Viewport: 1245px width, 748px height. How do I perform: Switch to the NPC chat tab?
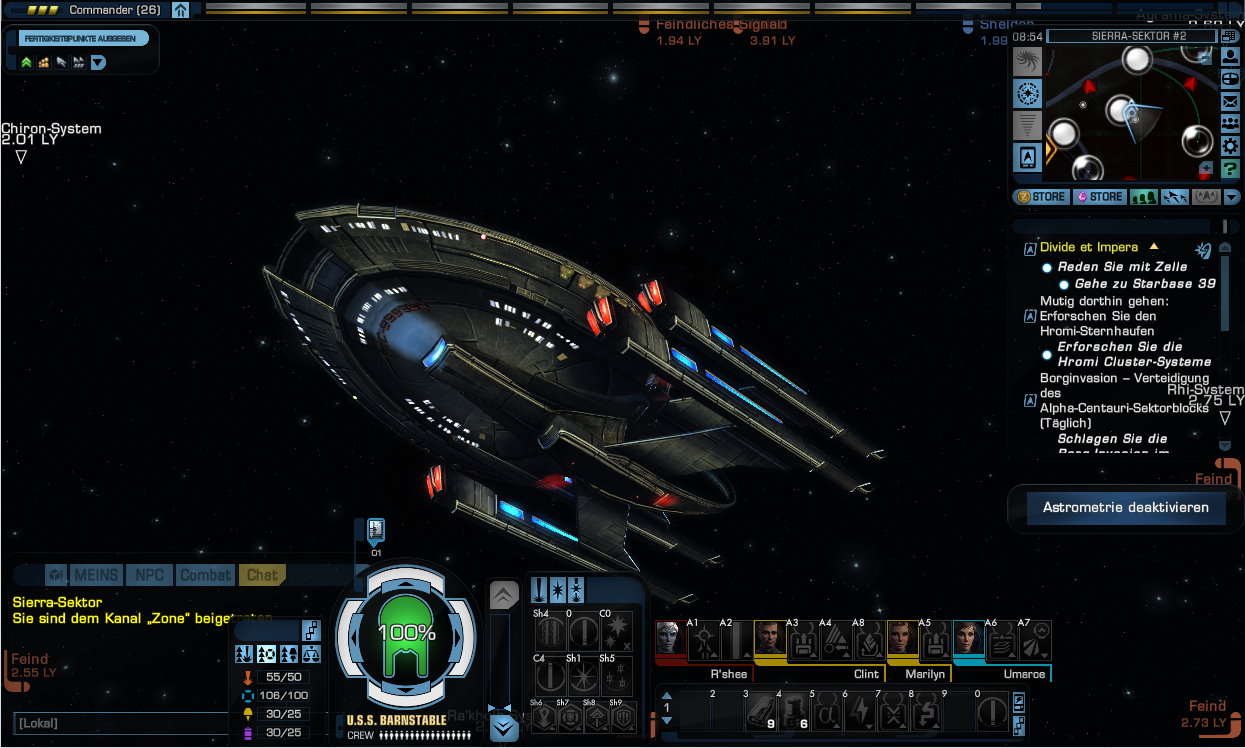click(x=149, y=575)
